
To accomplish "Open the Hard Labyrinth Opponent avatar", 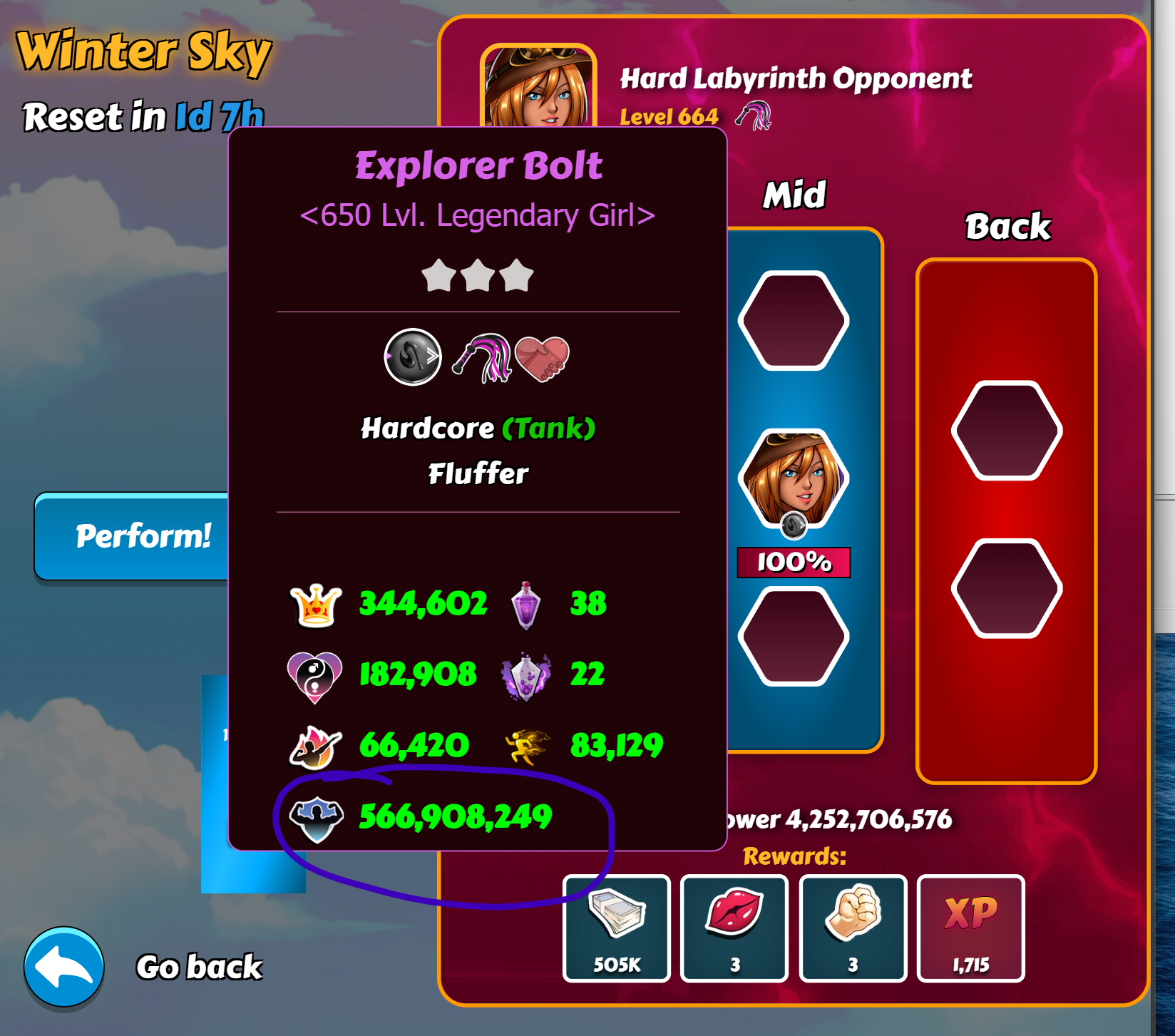I will pos(538,87).
